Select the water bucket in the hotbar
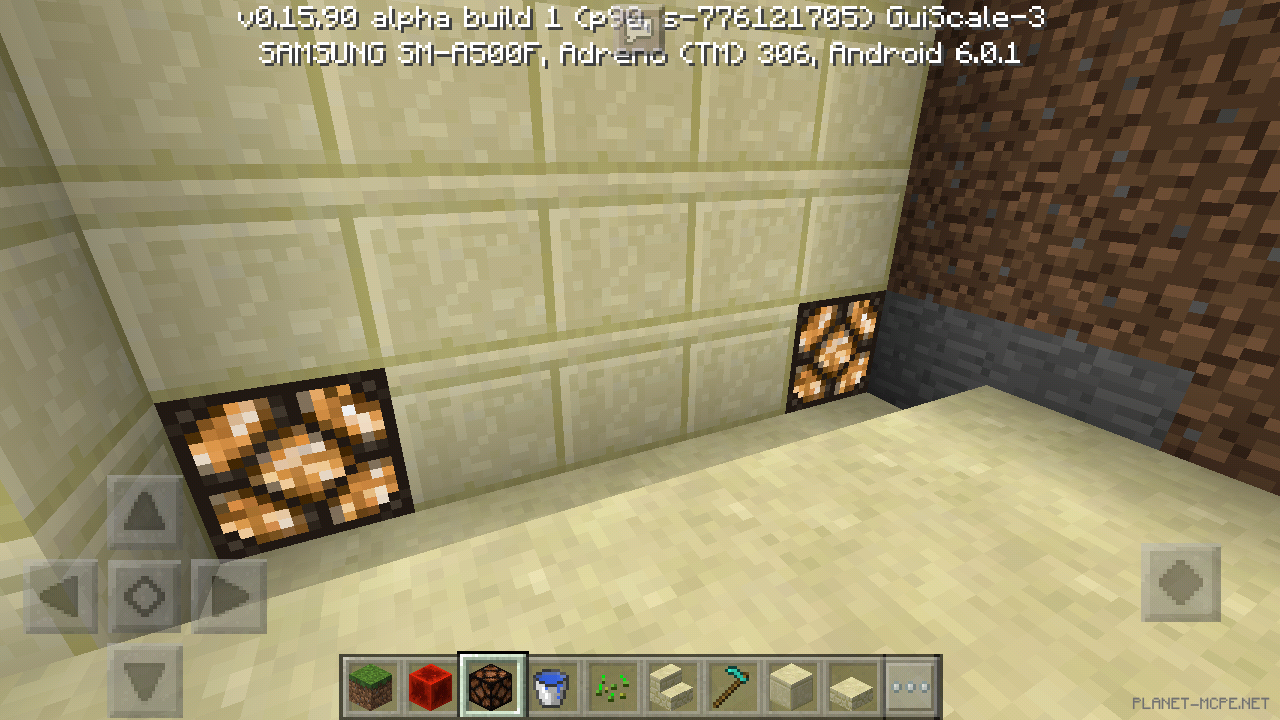Screen dimensions: 1280x720 point(553,687)
